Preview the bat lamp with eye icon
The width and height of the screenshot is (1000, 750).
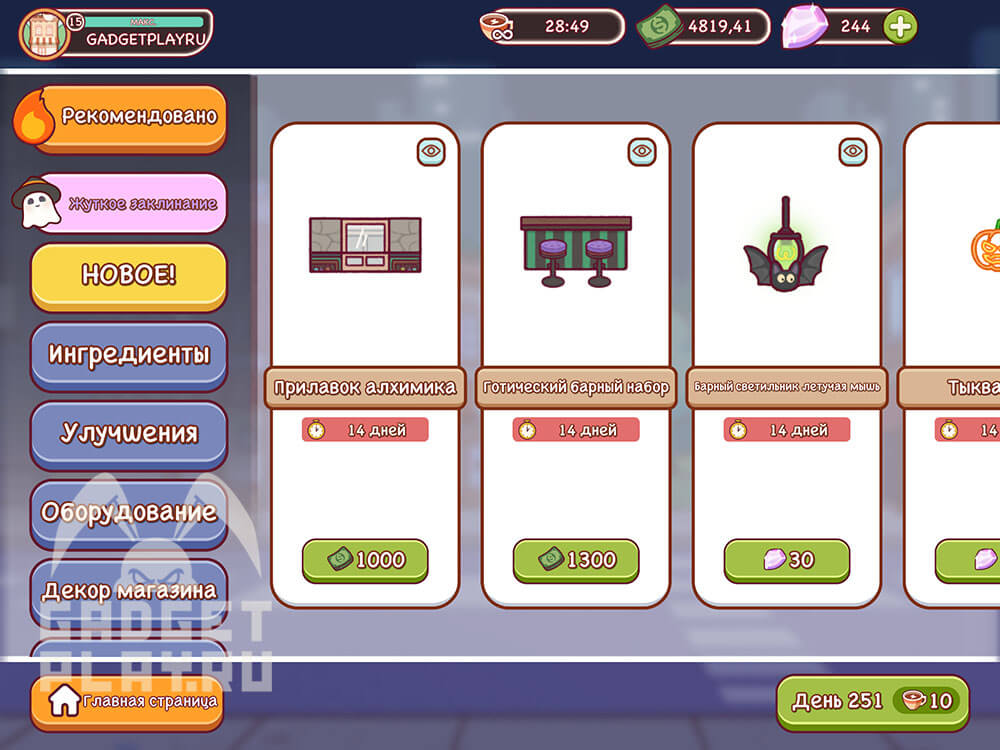point(853,152)
